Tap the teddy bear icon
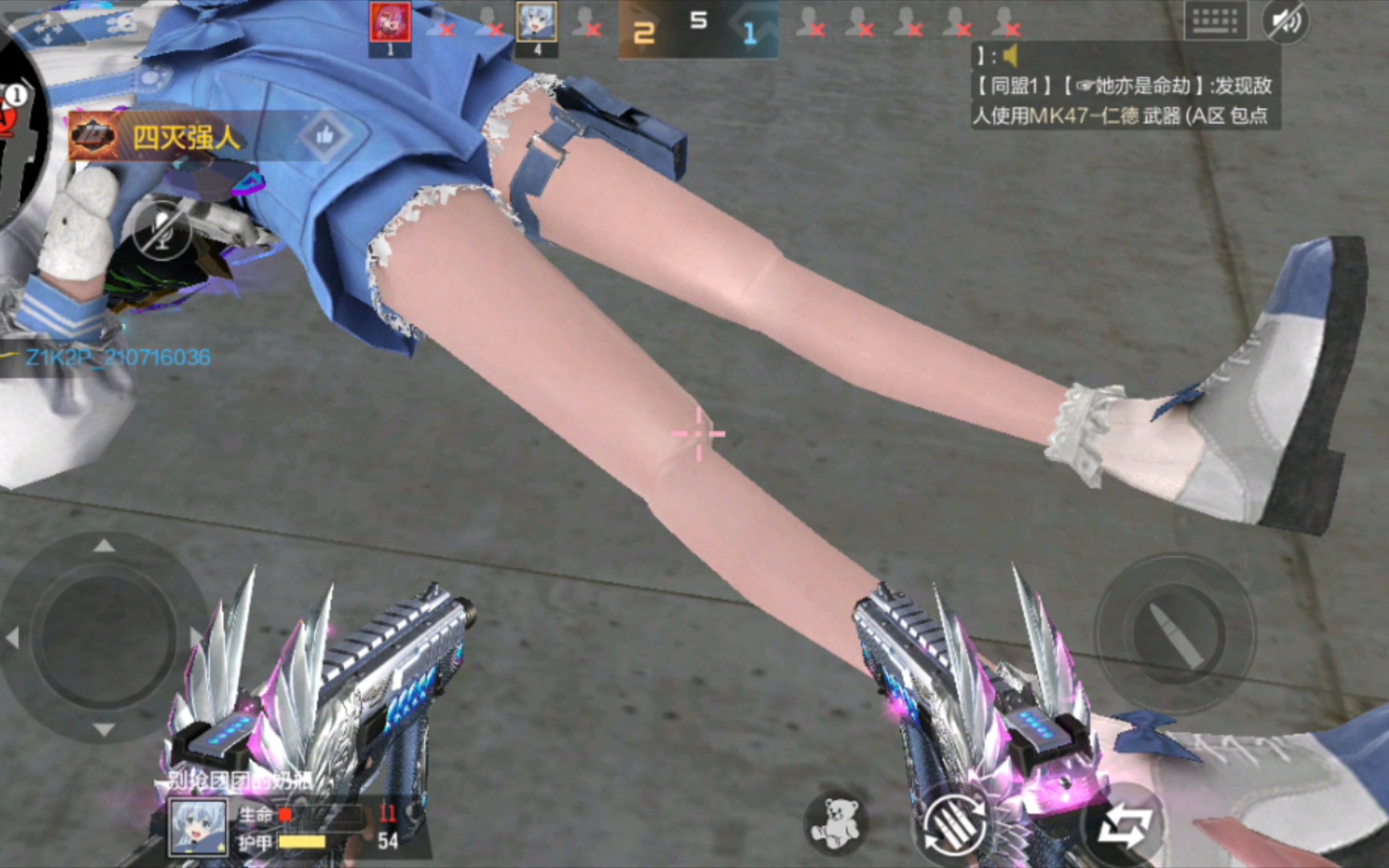 point(834,822)
